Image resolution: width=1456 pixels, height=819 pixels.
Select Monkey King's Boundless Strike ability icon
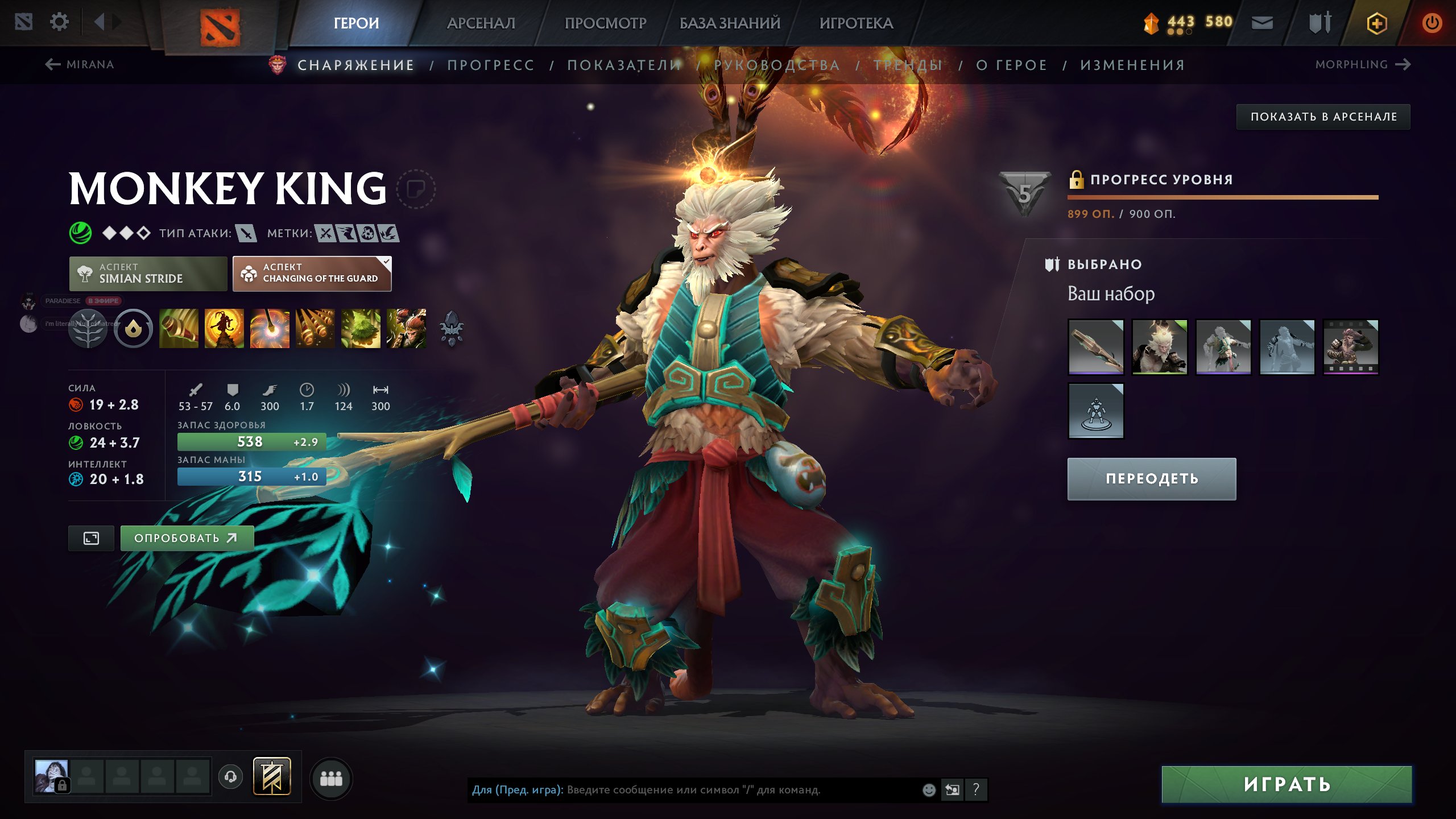(179, 329)
